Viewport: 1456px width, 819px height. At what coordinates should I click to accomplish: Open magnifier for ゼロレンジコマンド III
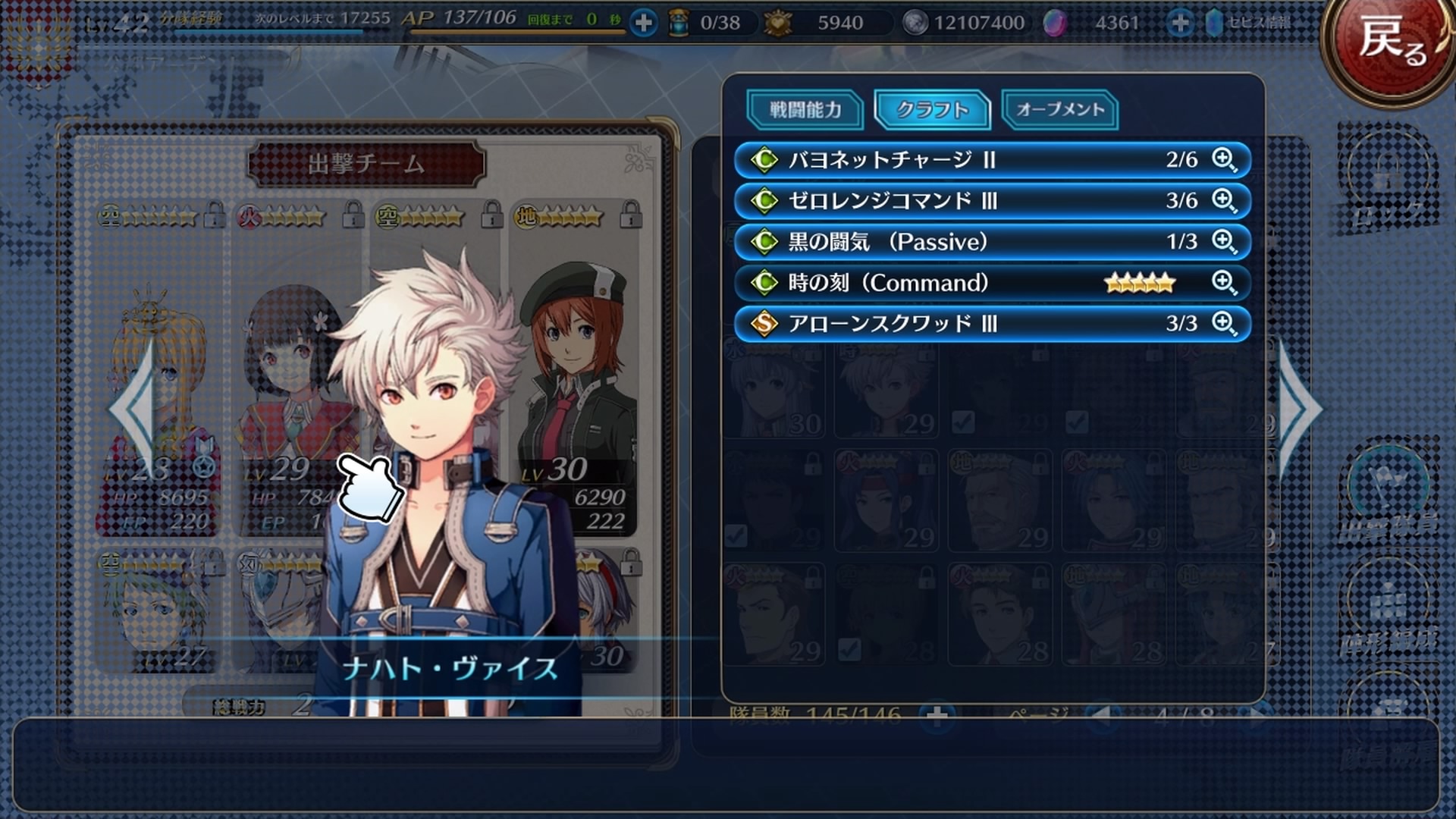pyautogui.click(x=1223, y=201)
